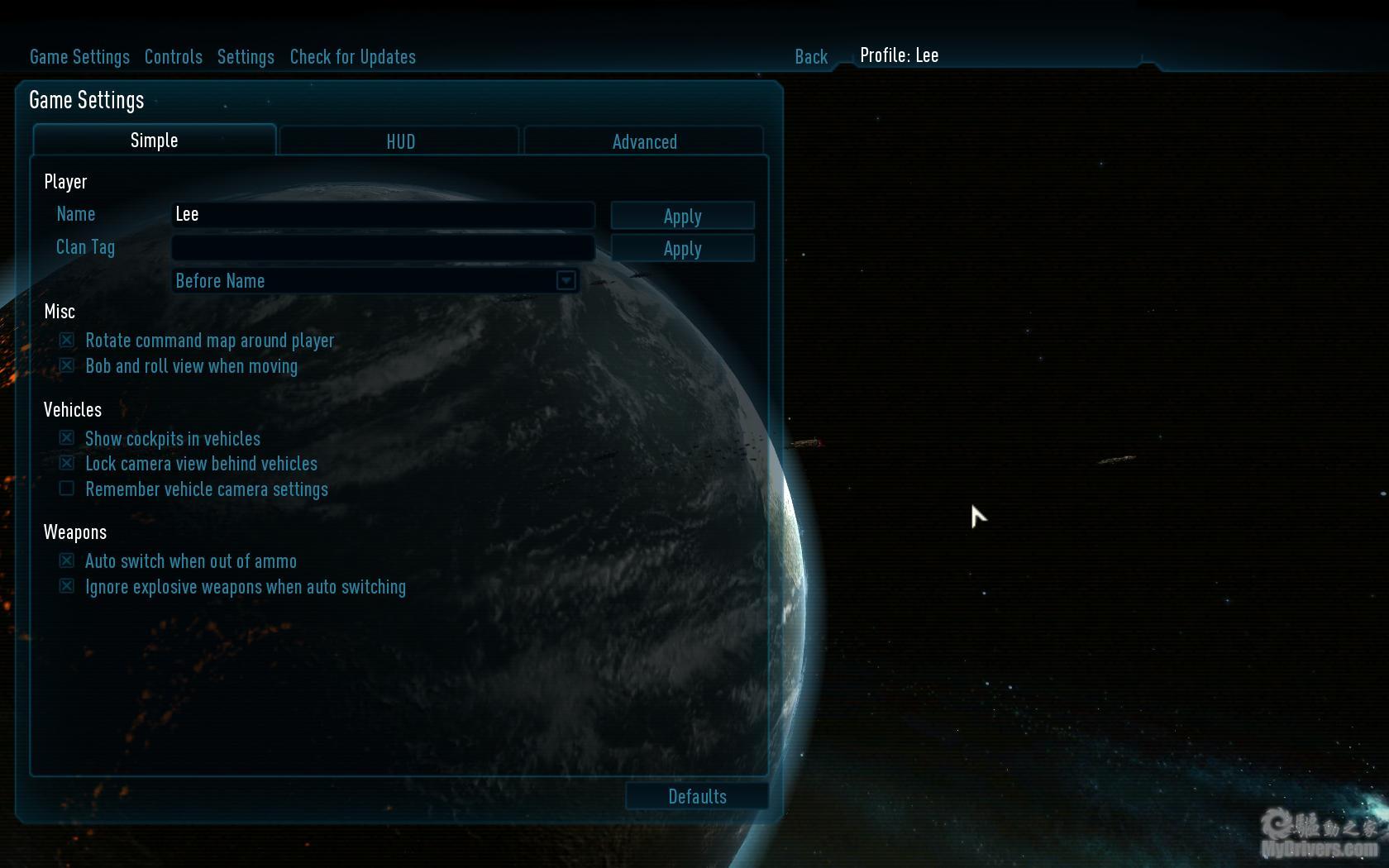
Task: Open the Settings menu in top bar
Action: point(246,57)
